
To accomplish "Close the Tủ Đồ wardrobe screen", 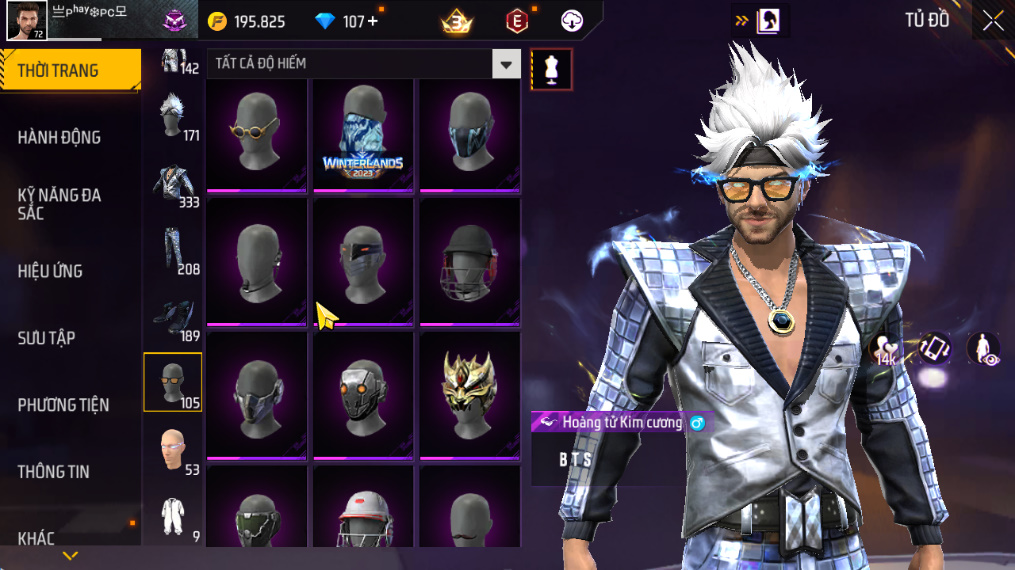I will click(x=992, y=21).
